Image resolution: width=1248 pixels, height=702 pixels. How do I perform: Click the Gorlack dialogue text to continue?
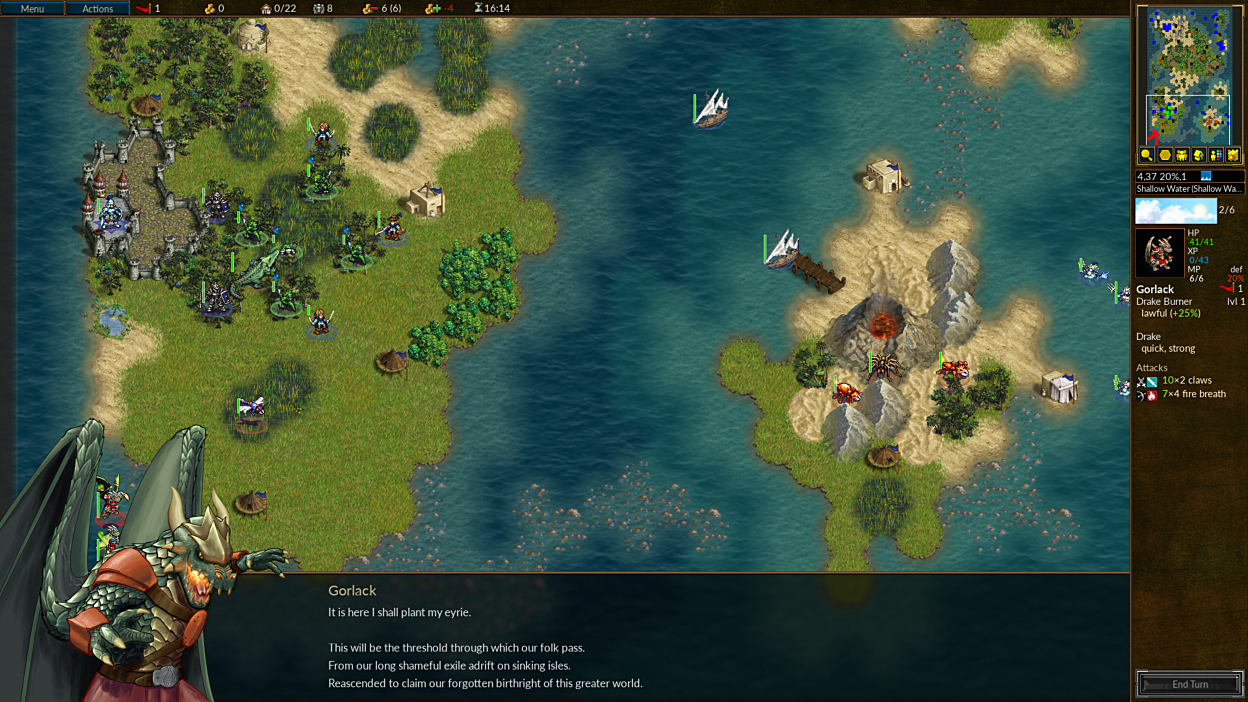pos(485,648)
